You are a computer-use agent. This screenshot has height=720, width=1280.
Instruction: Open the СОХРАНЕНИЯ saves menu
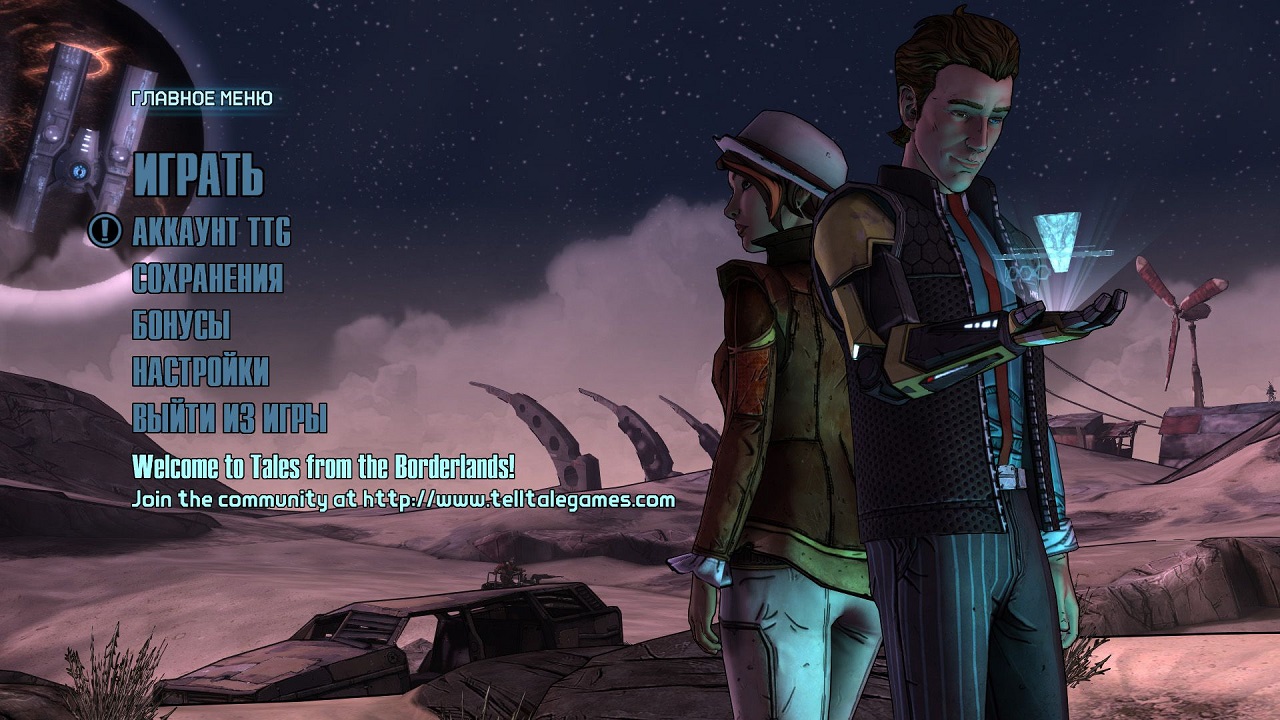207,279
